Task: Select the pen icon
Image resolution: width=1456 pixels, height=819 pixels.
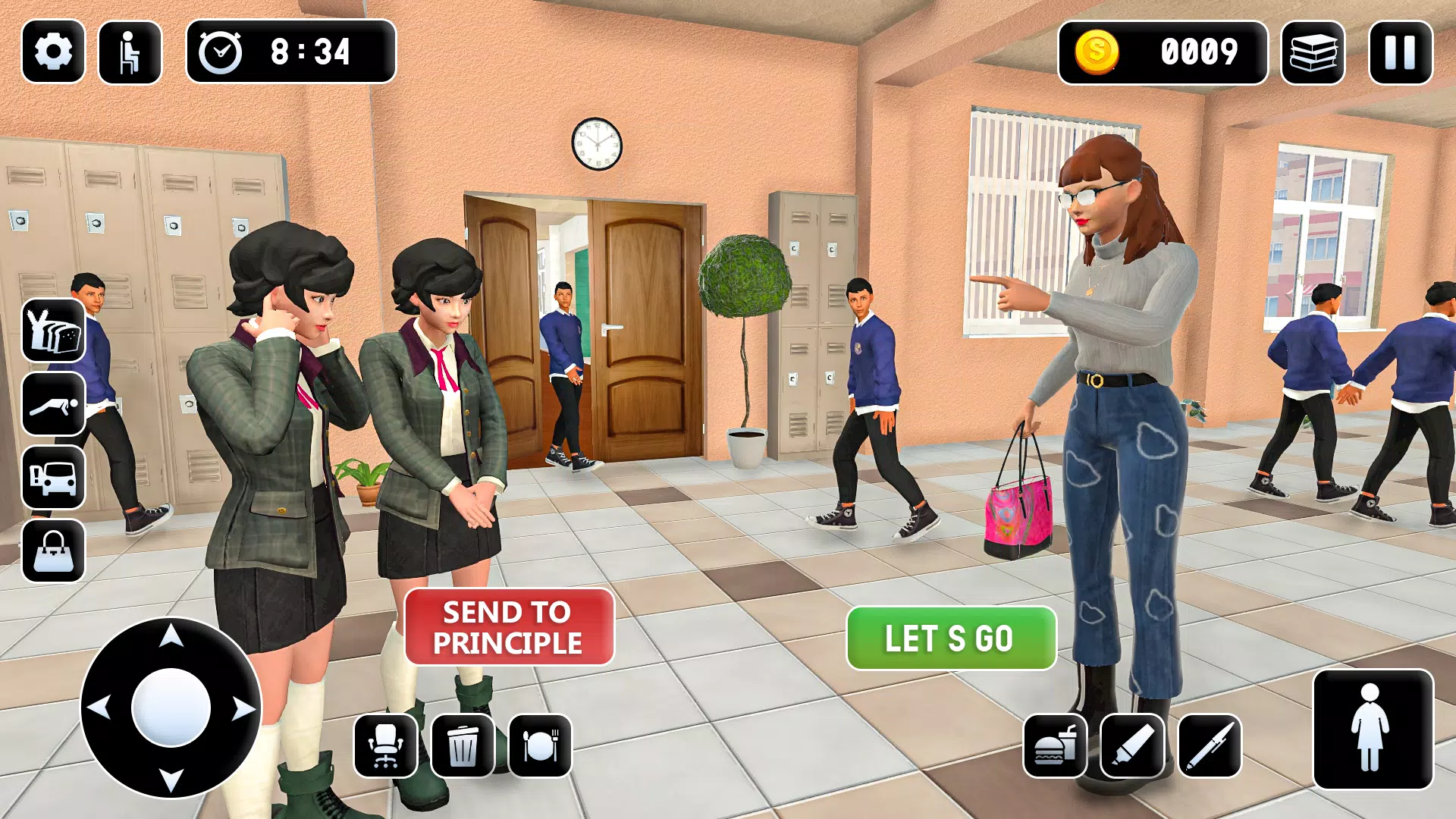Action: (x=1211, y=745)
